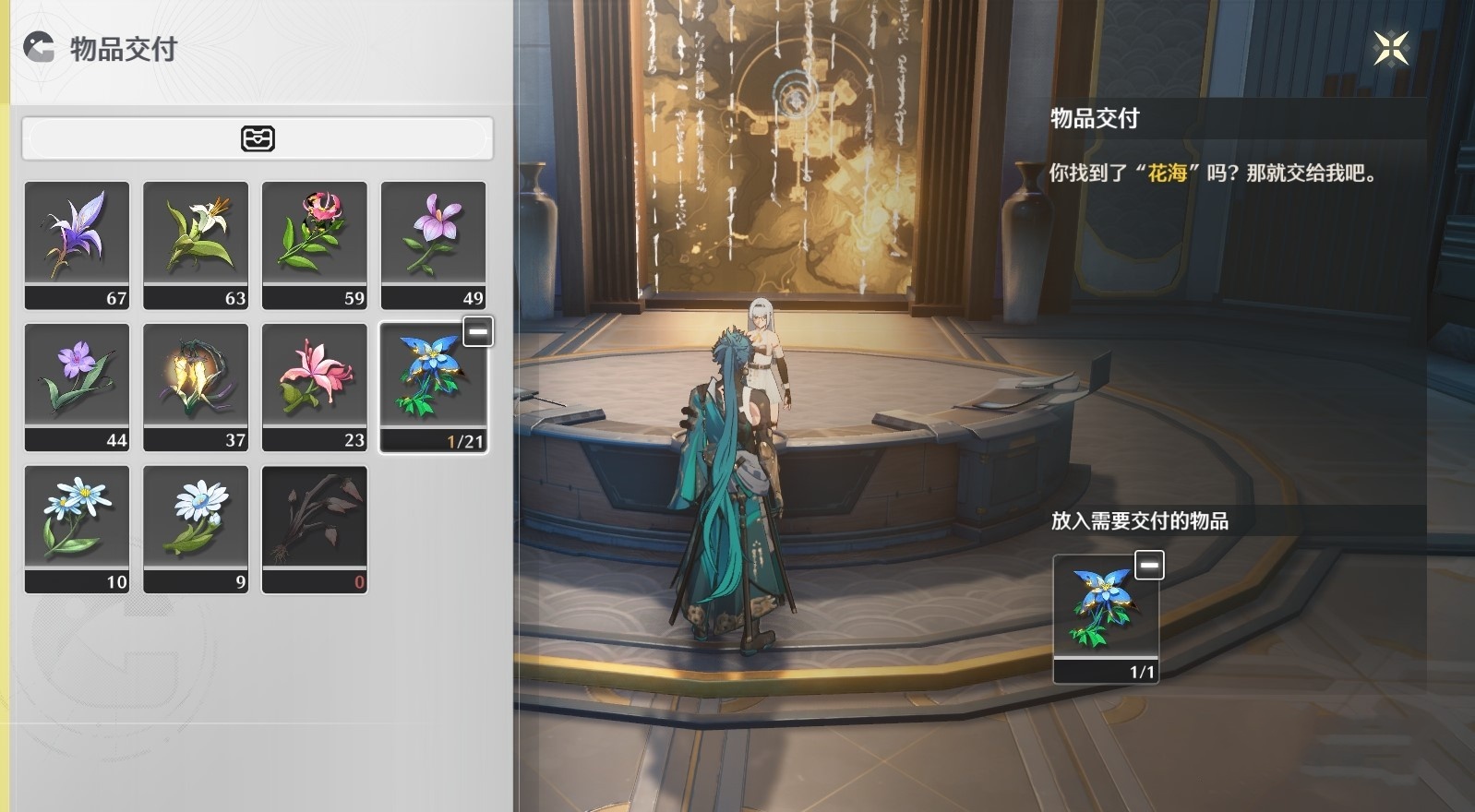The width and height of the screenshot is (1475, 812).
Task: Click the dark withered plant slot with 0
Action: [x=315, y=529]
